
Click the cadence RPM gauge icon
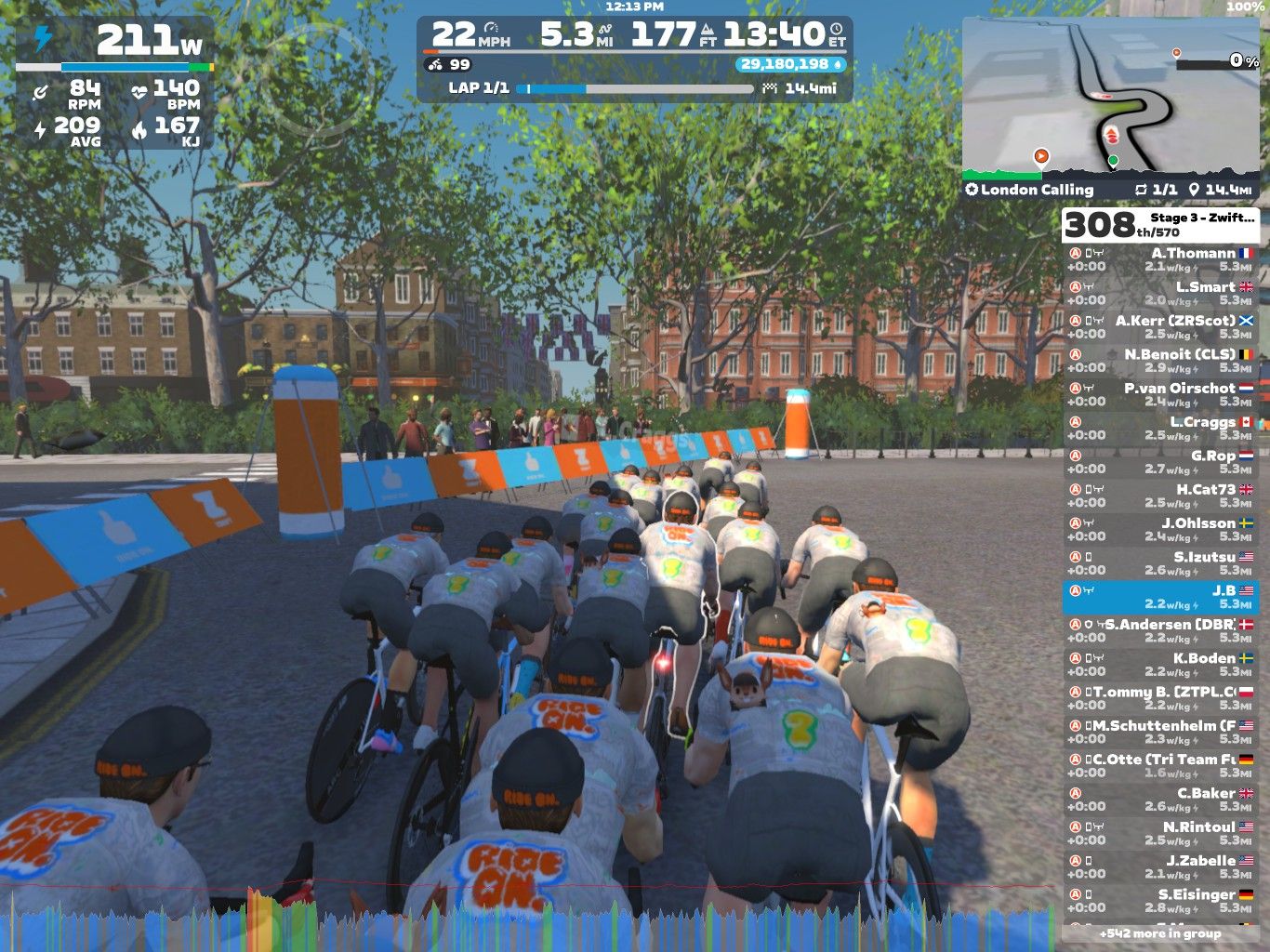click(41, 90)
